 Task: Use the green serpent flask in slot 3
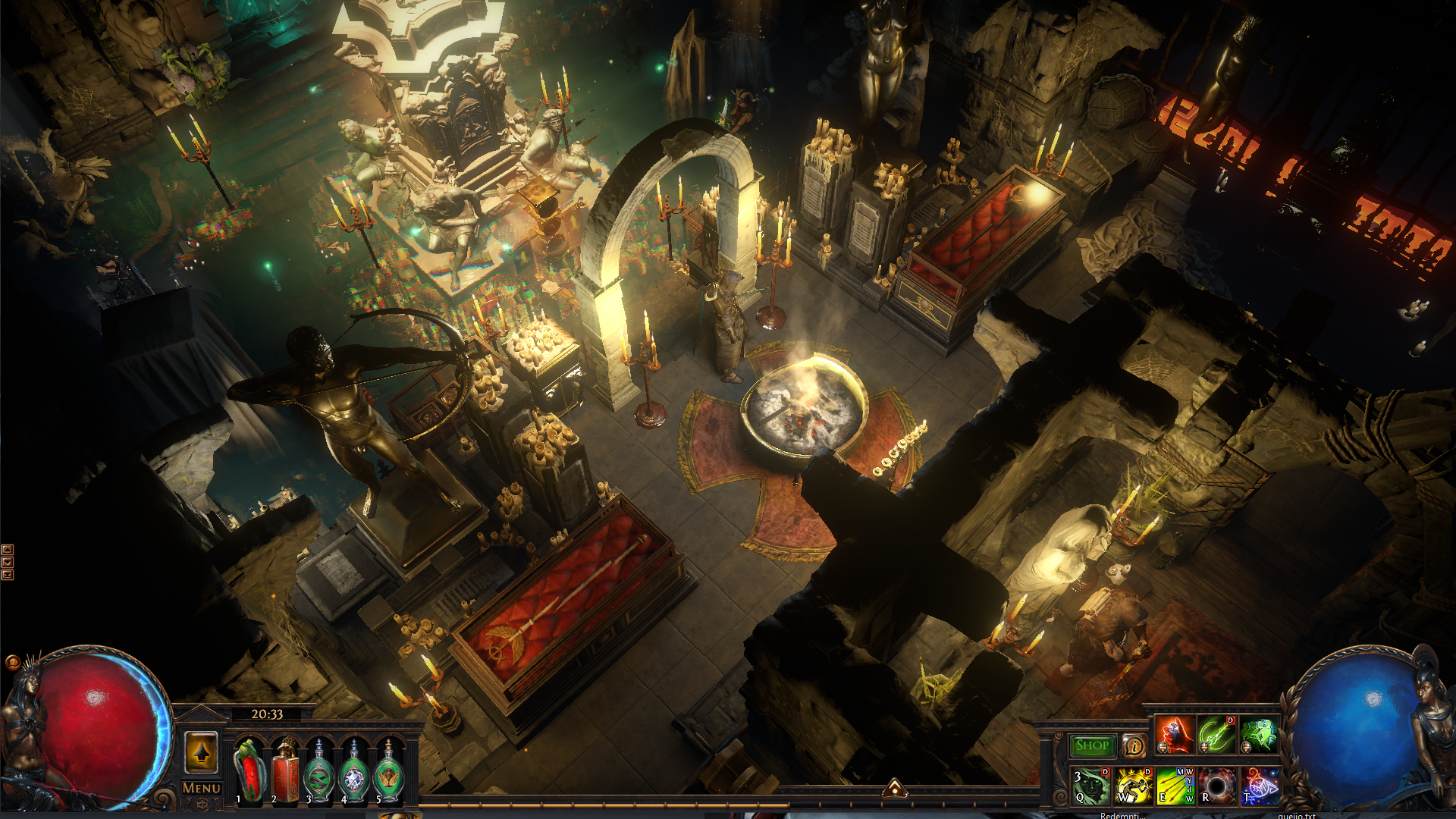click(x=319, y=771)
